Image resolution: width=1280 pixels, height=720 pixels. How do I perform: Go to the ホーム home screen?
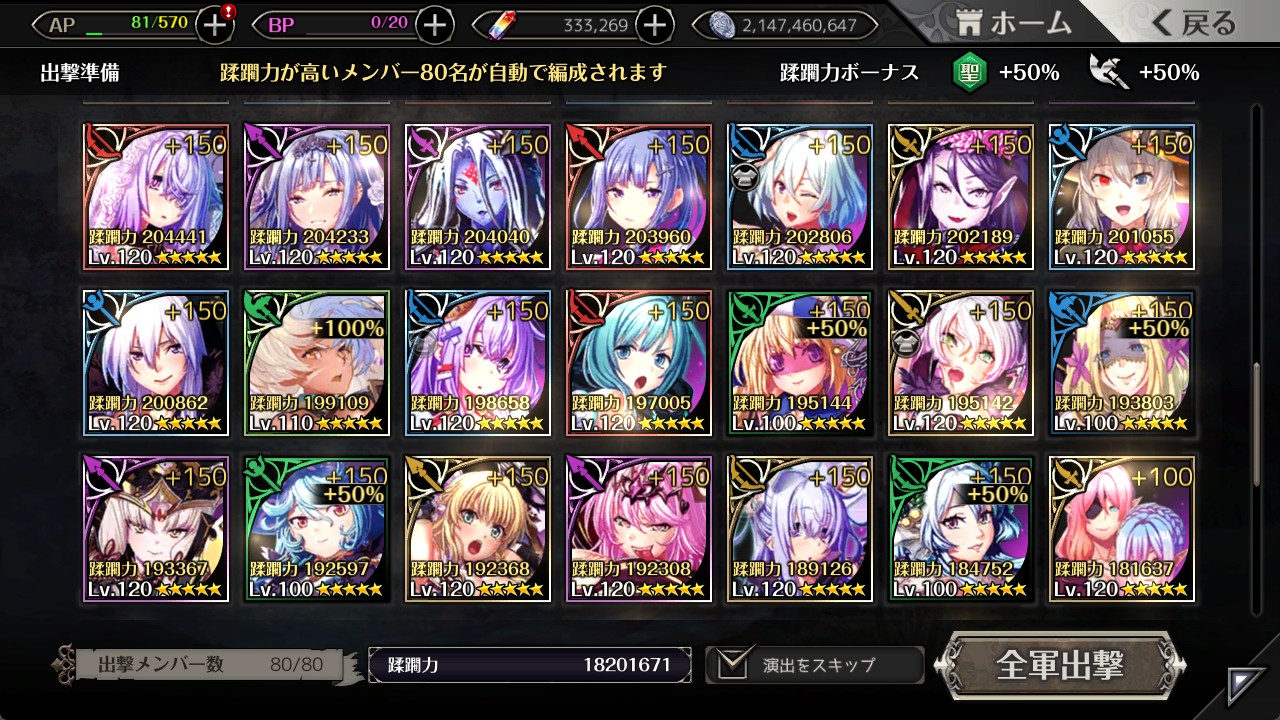(1013, 23)
